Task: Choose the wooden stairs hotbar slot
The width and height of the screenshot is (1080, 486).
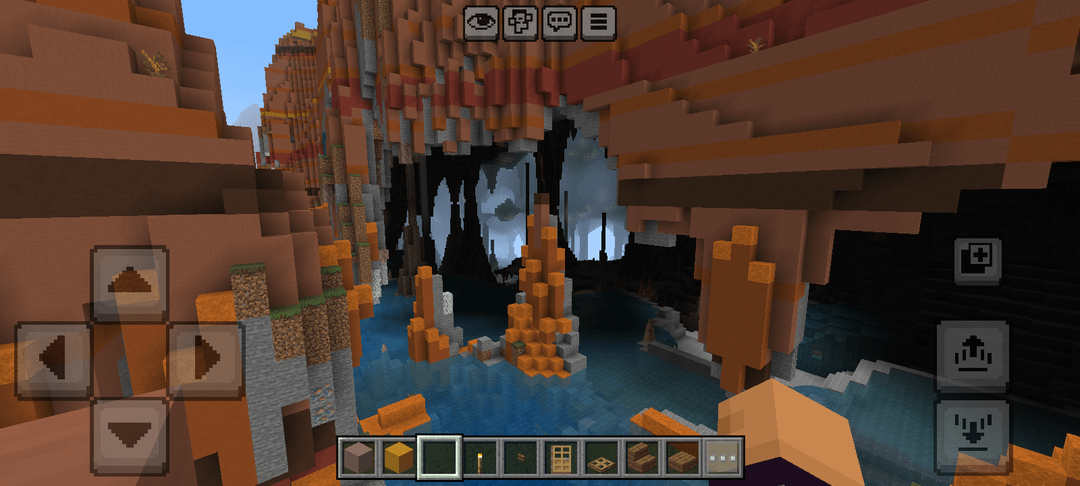Action: click(643, 457)
